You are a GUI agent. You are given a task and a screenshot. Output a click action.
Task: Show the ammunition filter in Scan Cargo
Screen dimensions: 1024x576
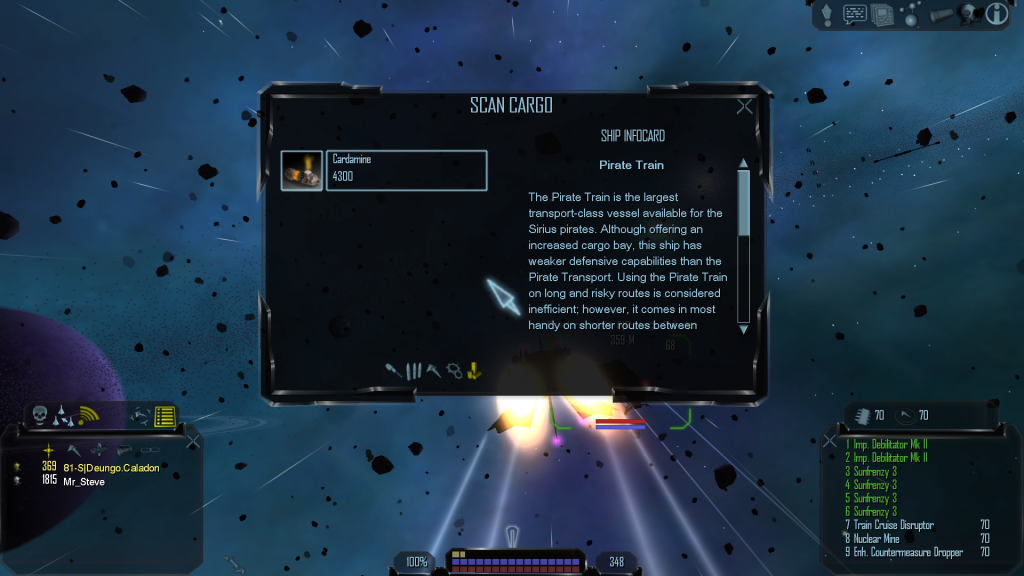(414, 370)
